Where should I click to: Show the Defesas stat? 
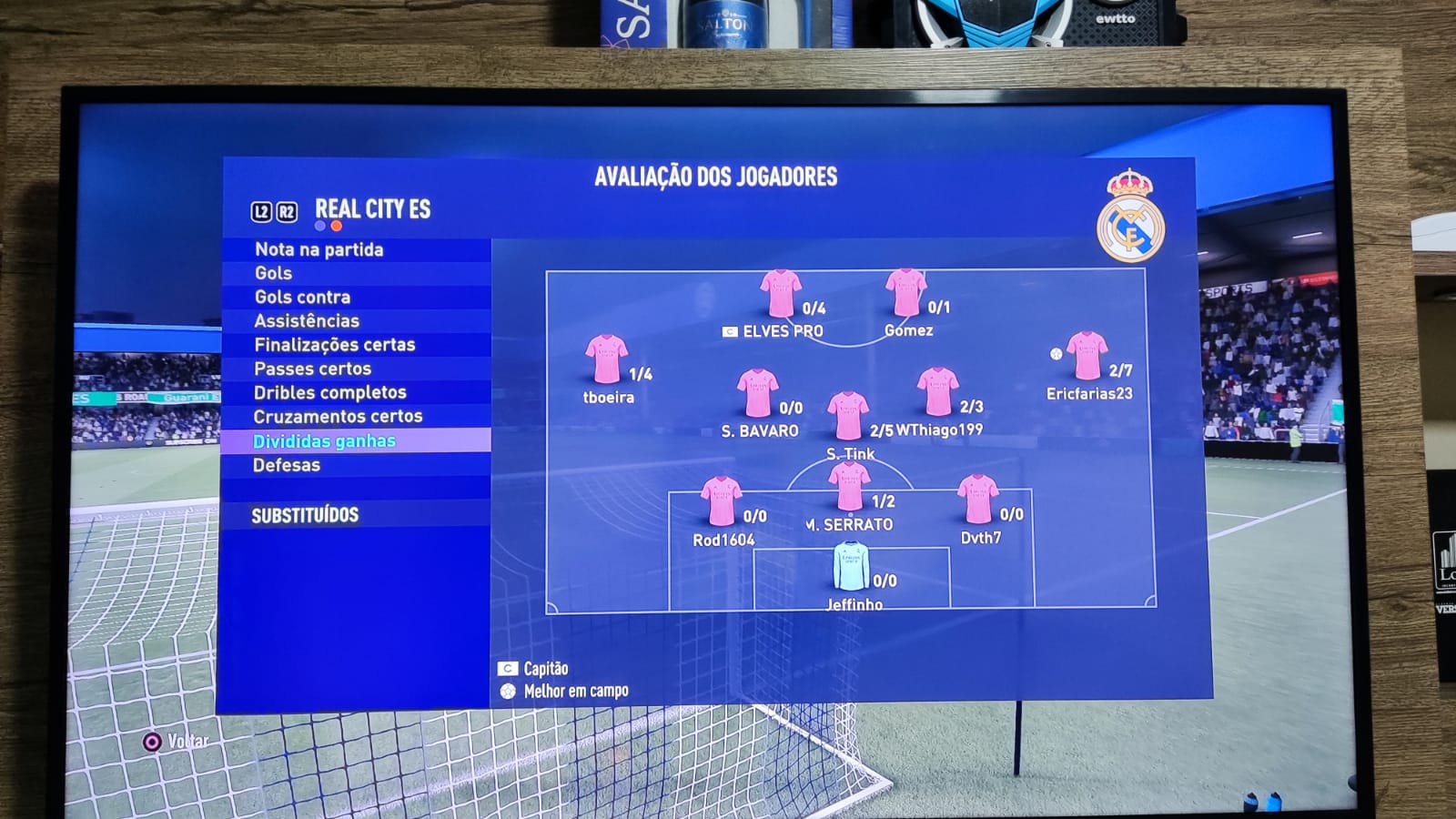point(287,465)
